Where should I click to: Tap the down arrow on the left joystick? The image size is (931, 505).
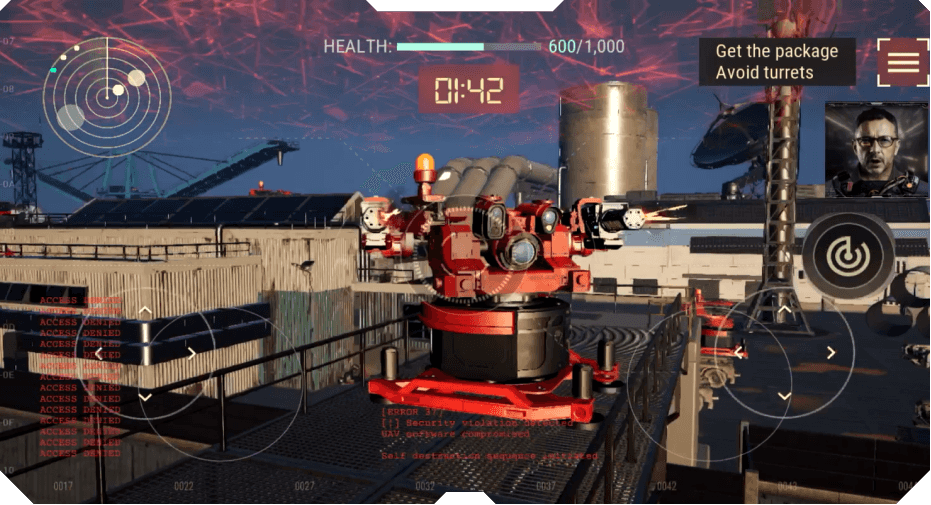tap(145, 397)
